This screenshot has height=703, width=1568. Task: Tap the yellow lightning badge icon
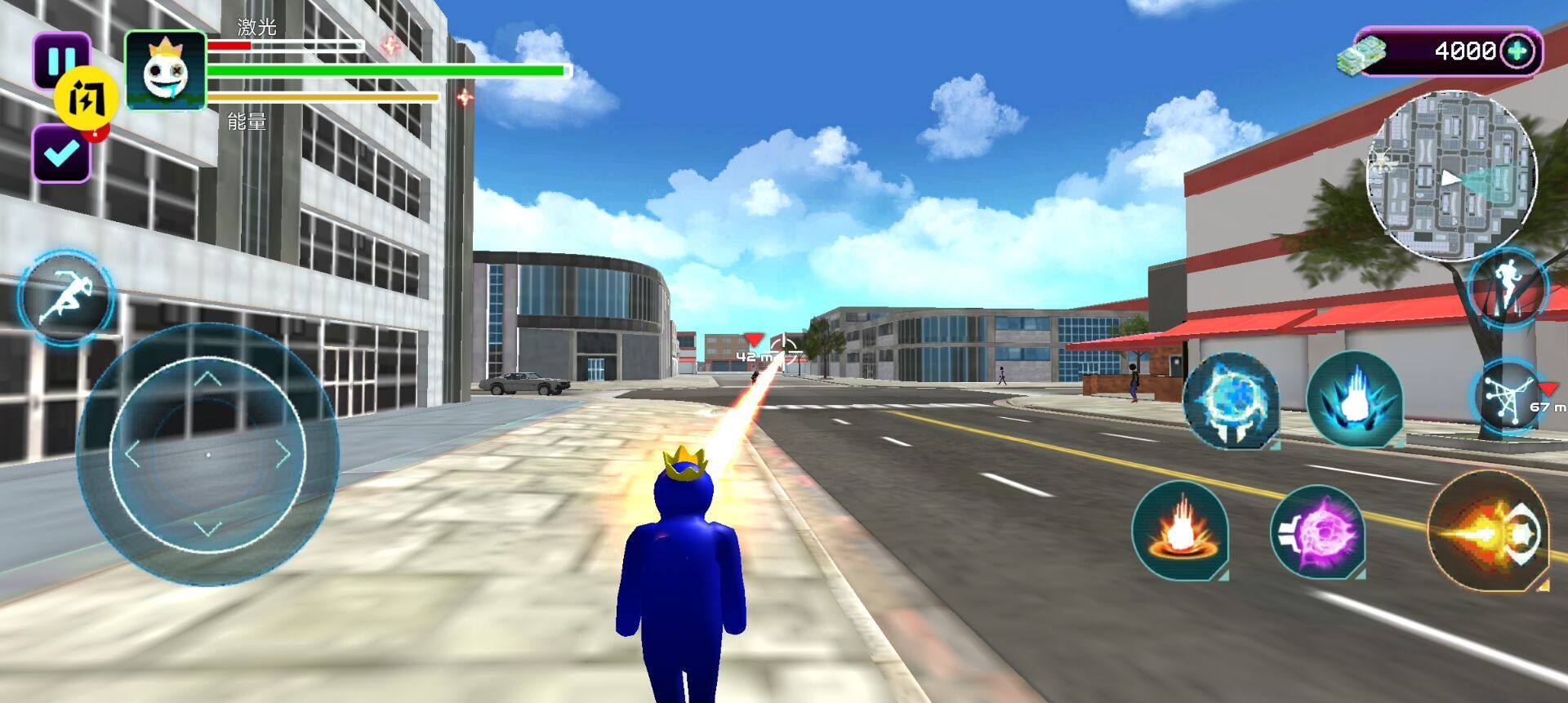86,99
